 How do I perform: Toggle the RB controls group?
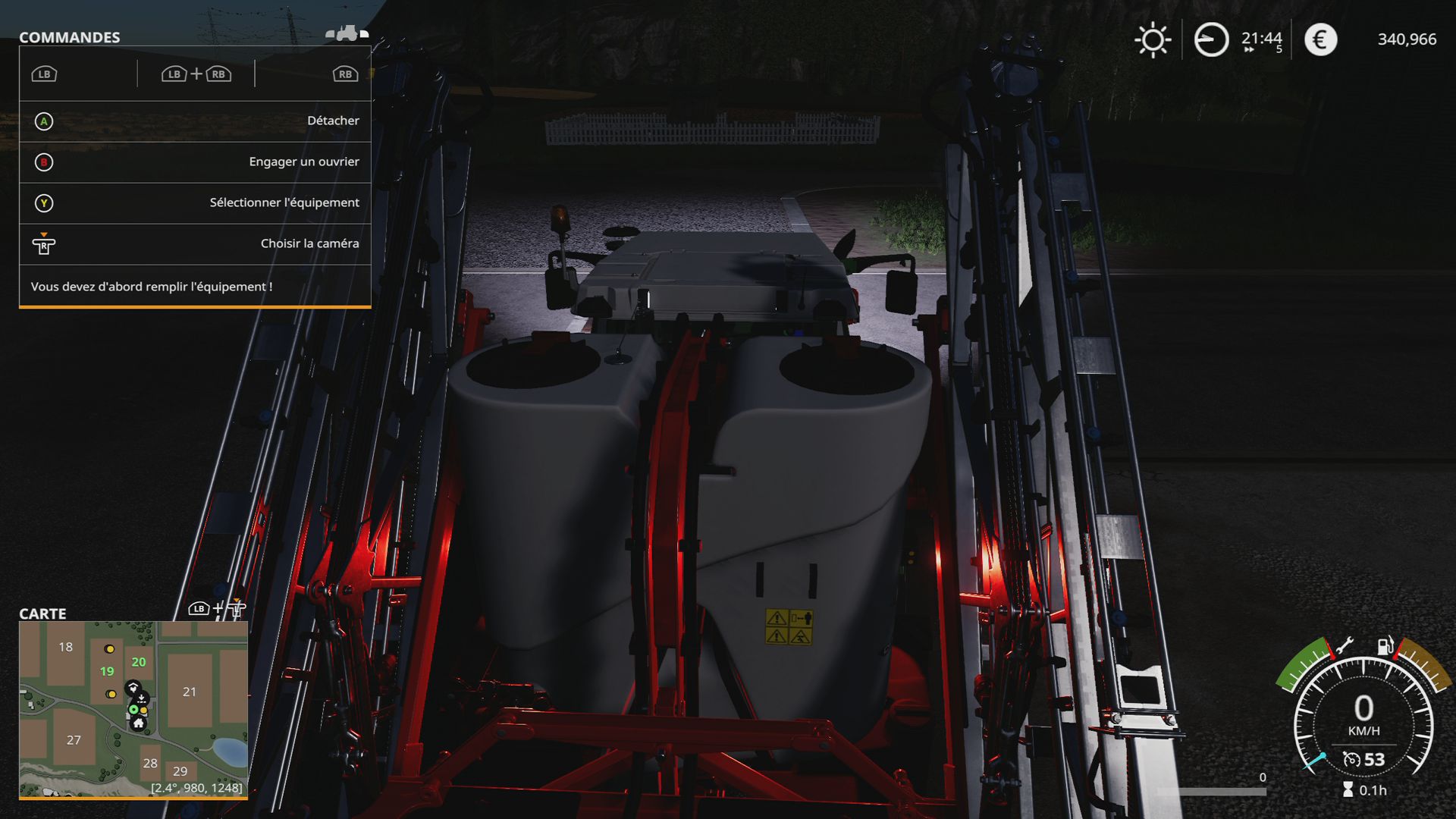344,74
